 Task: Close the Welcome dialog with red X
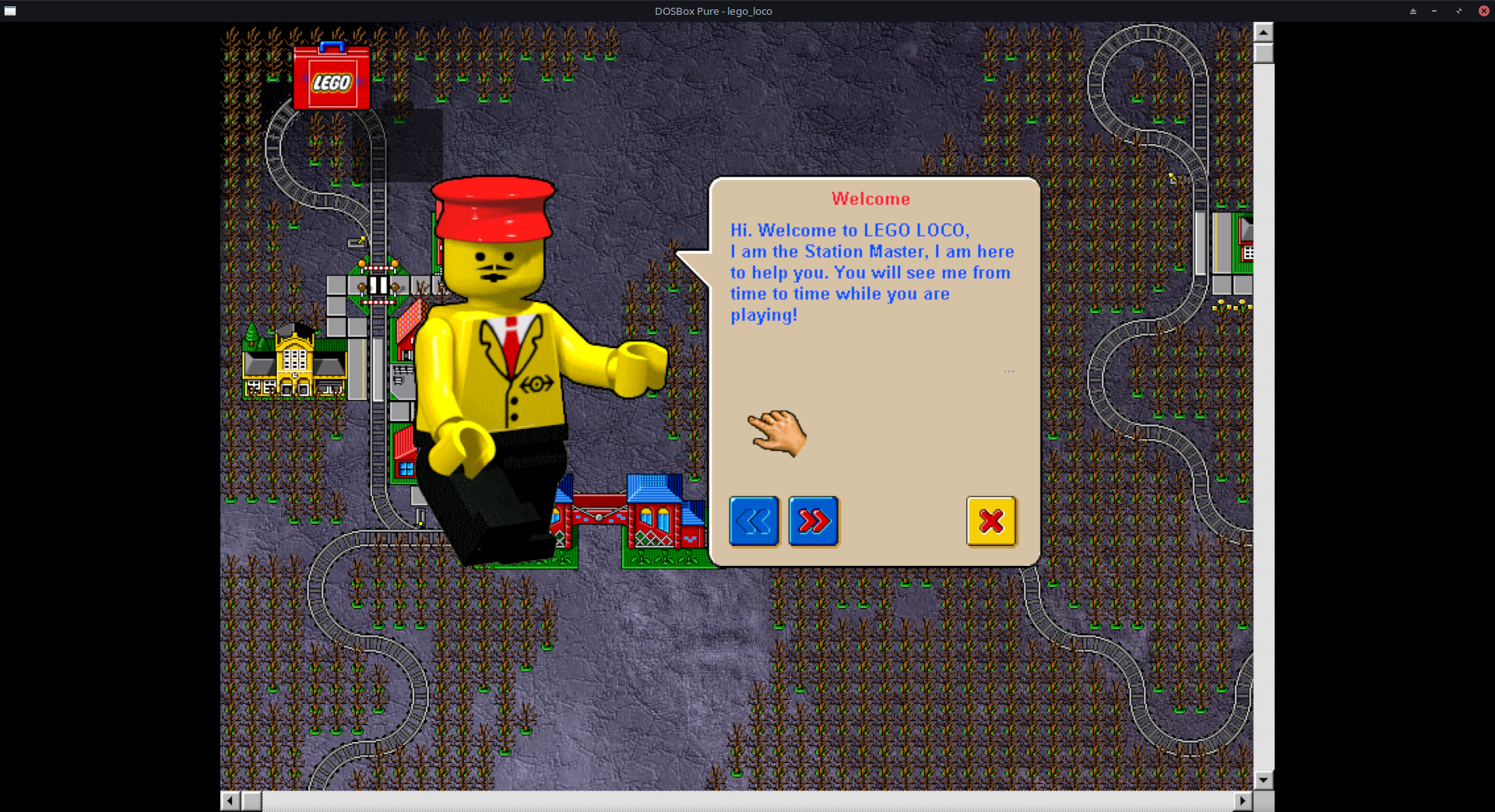(991, 521)
